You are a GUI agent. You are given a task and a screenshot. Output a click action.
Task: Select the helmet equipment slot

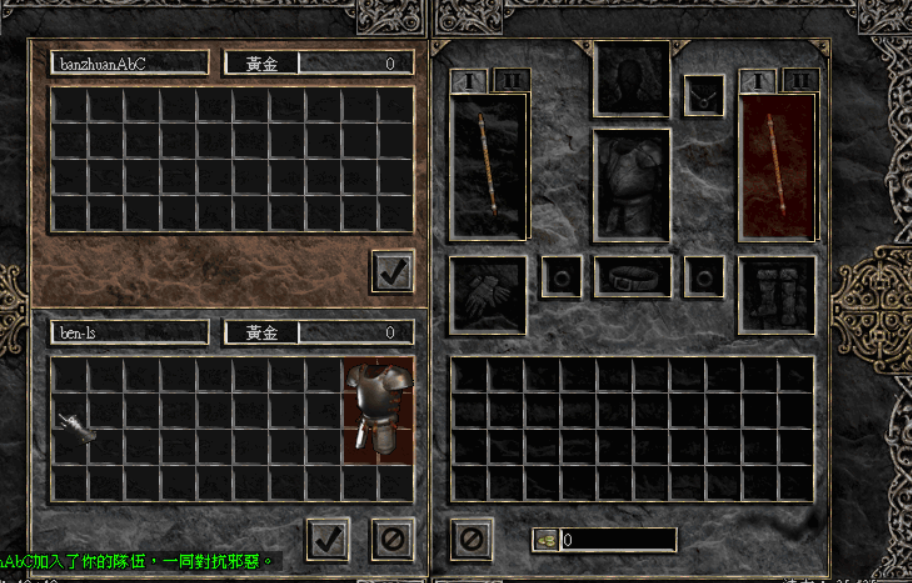pyautogui.click(x=632, y=79)
